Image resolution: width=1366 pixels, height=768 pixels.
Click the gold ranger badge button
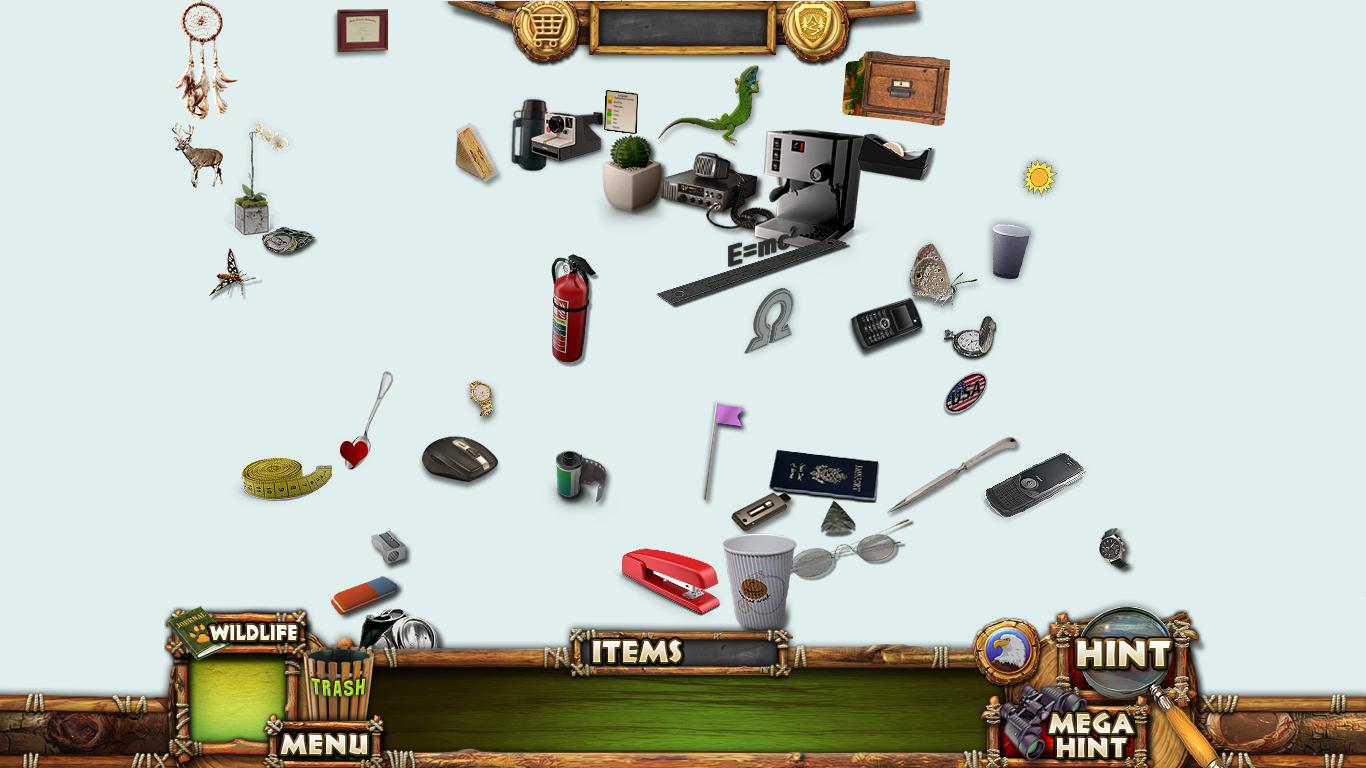point(815,27)
